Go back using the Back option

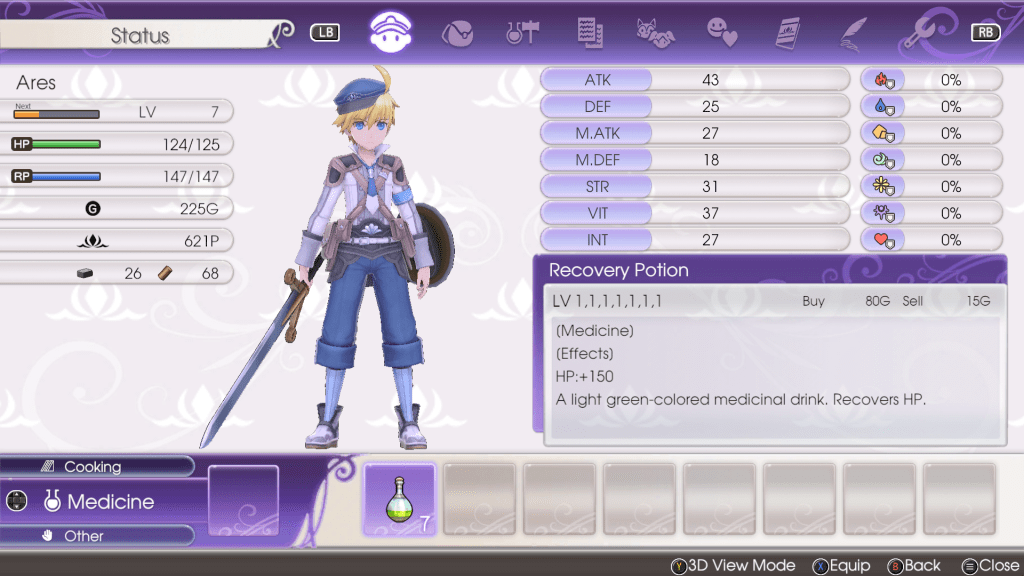click(x=915, y=565)
